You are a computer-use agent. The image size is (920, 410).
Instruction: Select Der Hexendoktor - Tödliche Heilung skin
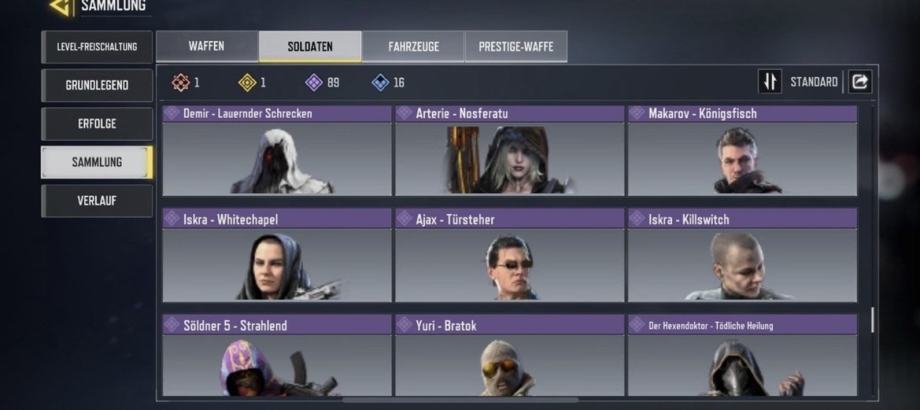pyautogui.click(x=742, y=357)
